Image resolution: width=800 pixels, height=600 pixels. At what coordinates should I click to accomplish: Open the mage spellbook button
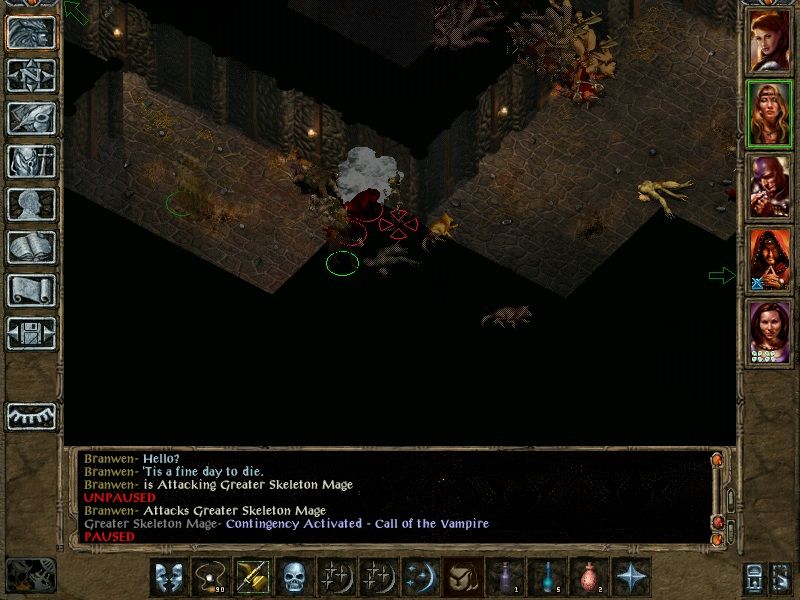point(31,247)
